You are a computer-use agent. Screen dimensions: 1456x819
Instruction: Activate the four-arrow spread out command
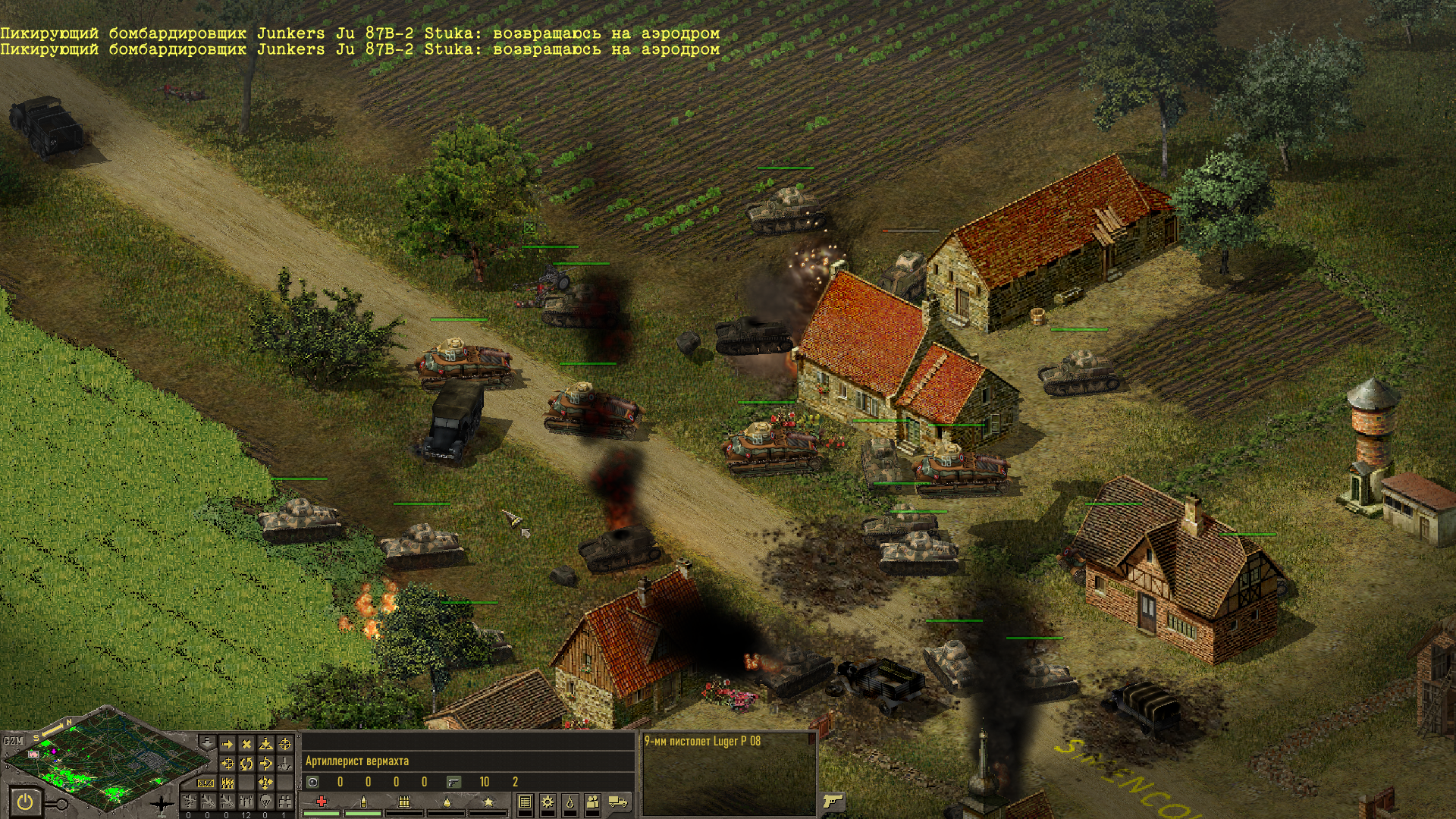[x=265, y=783]
